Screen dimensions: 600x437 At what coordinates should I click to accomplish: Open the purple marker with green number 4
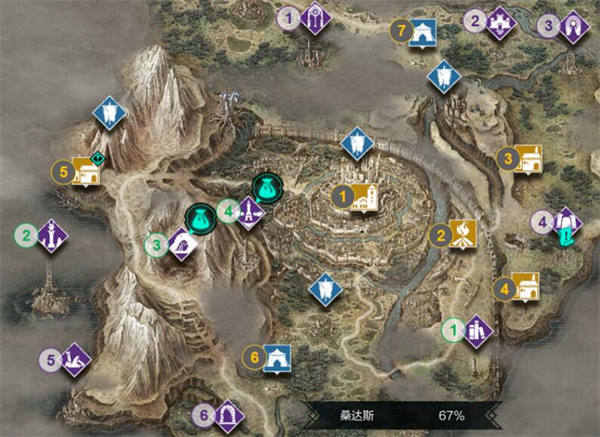[x=249, y=212]
